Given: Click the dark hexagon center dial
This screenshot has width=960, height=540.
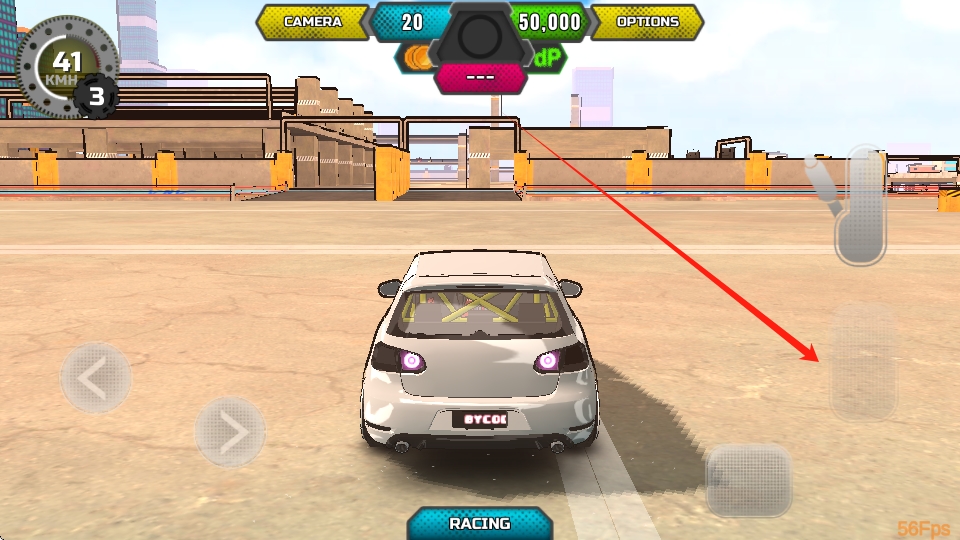Looking at the screenshot, I should [x=480, y=35].
